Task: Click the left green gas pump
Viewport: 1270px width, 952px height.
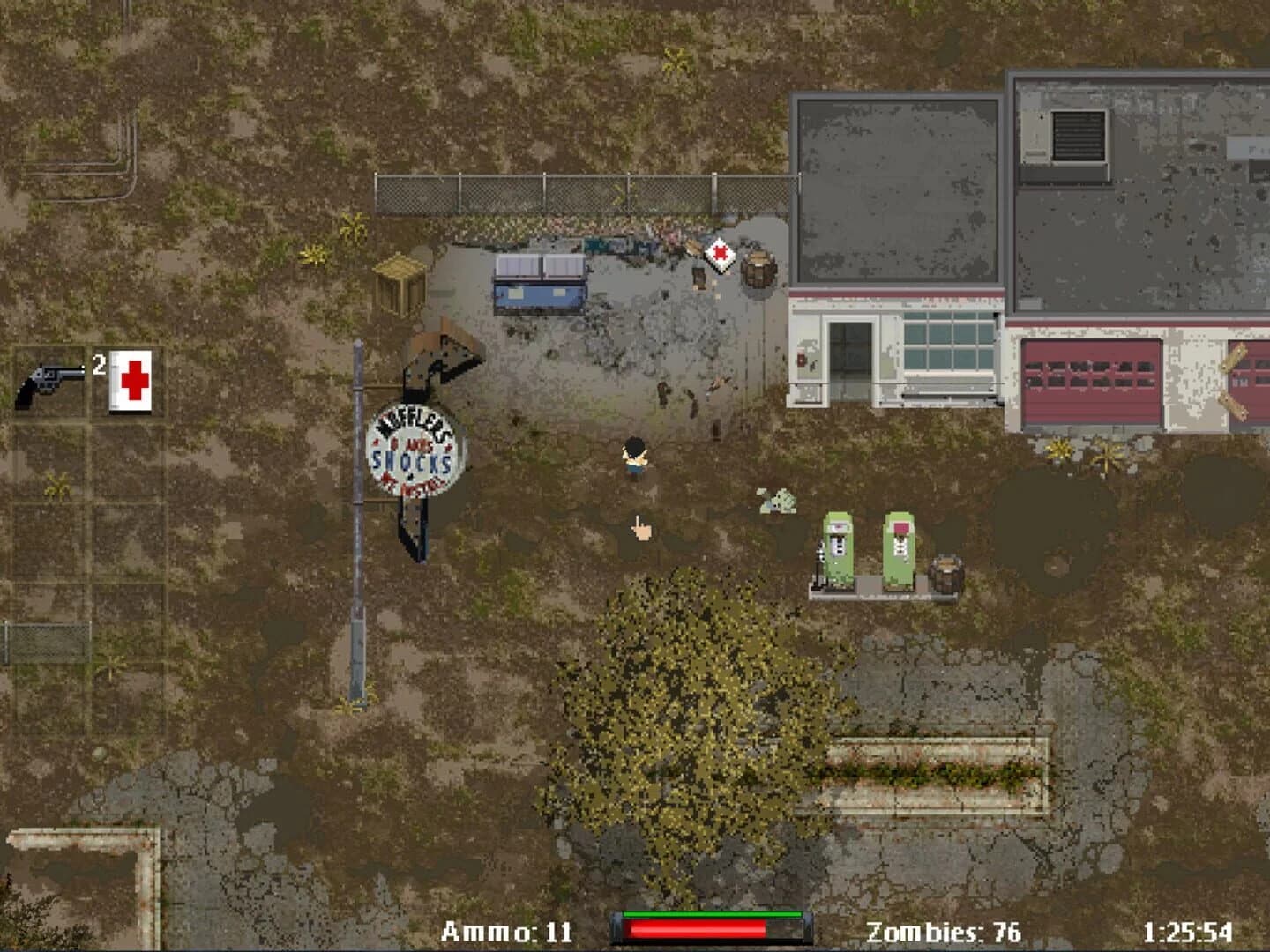Action: (836, 545)
